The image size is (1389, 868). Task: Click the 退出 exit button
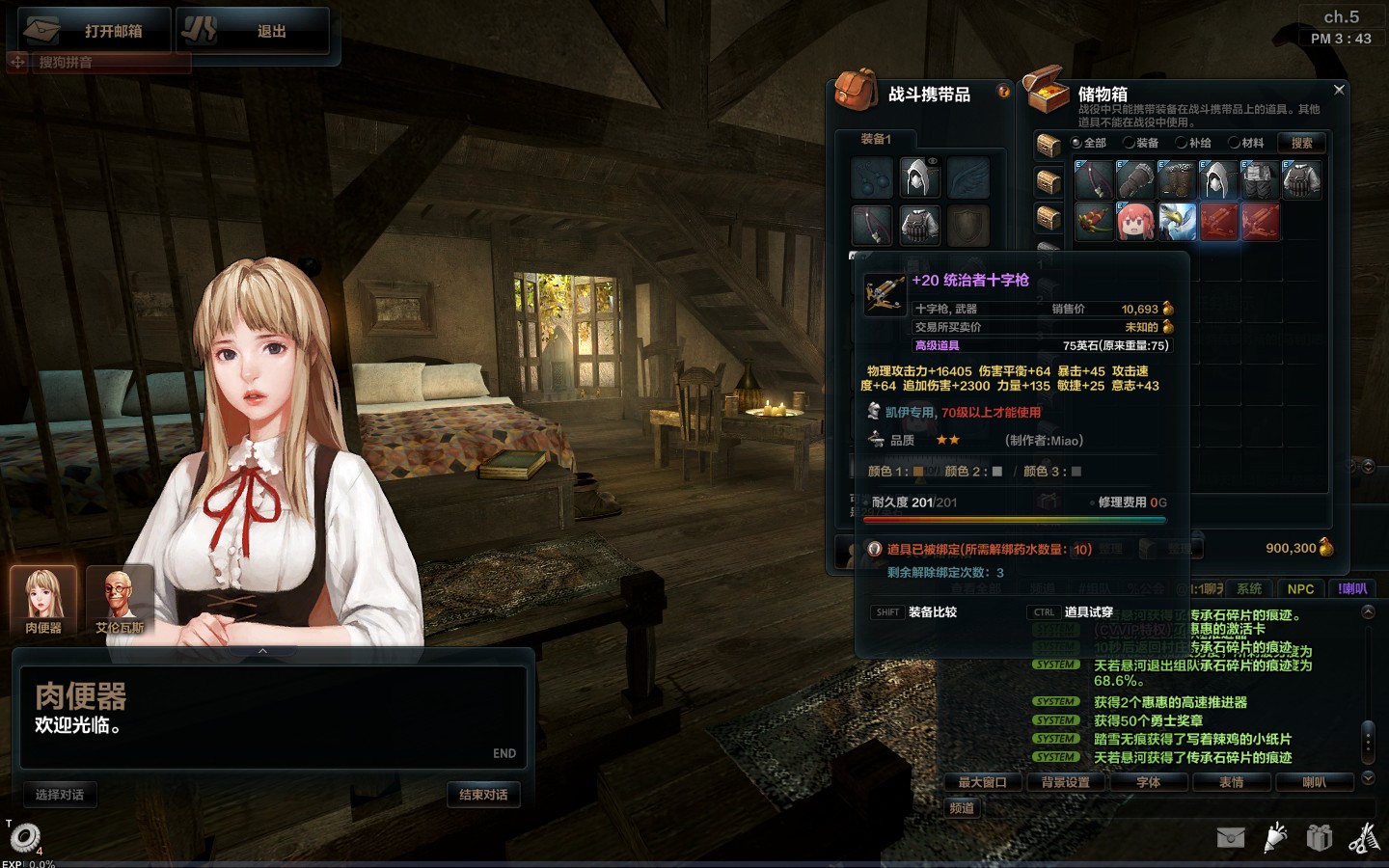click(x=254, y=31)
